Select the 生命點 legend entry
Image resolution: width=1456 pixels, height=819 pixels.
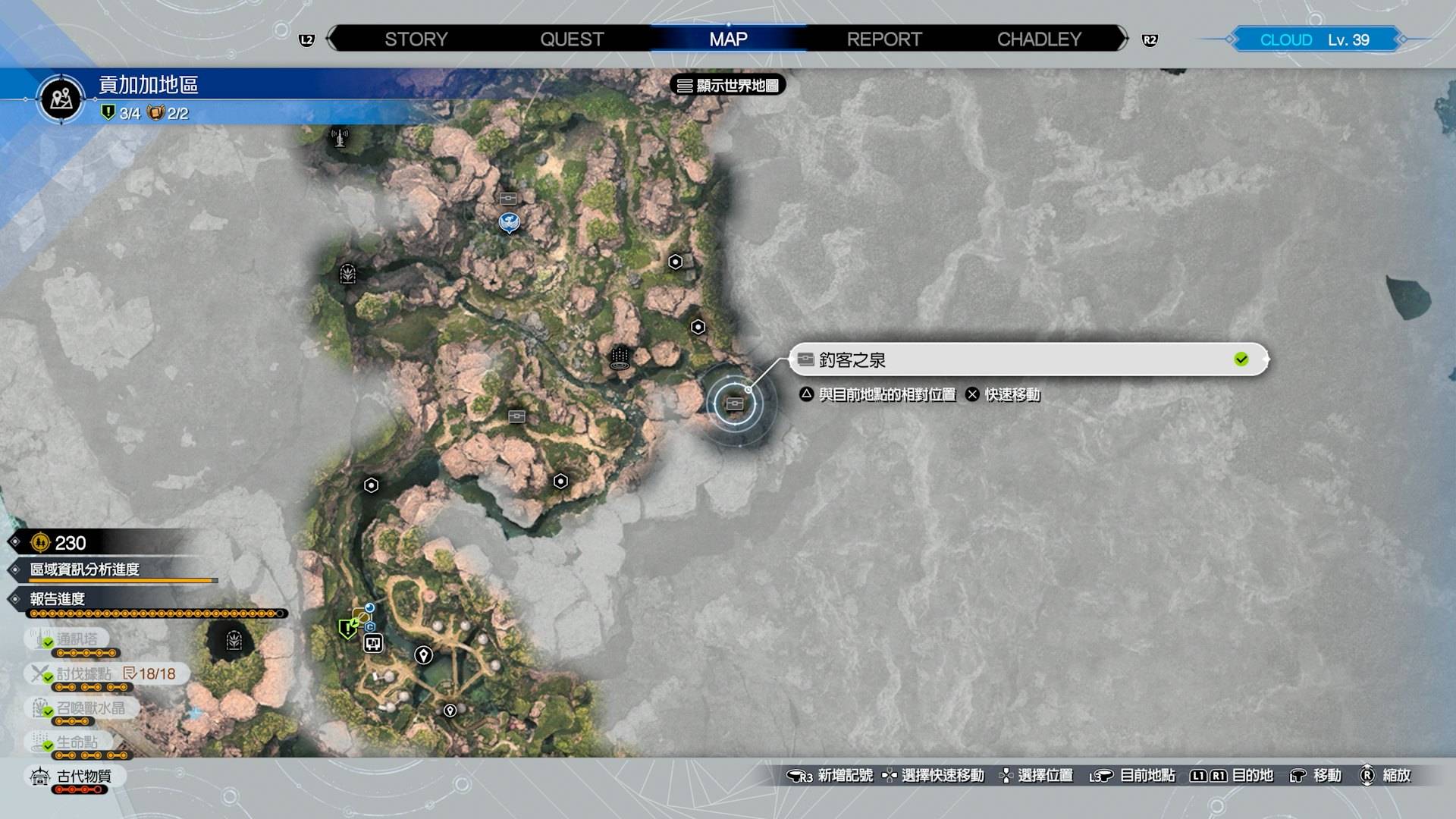[77, 742]
